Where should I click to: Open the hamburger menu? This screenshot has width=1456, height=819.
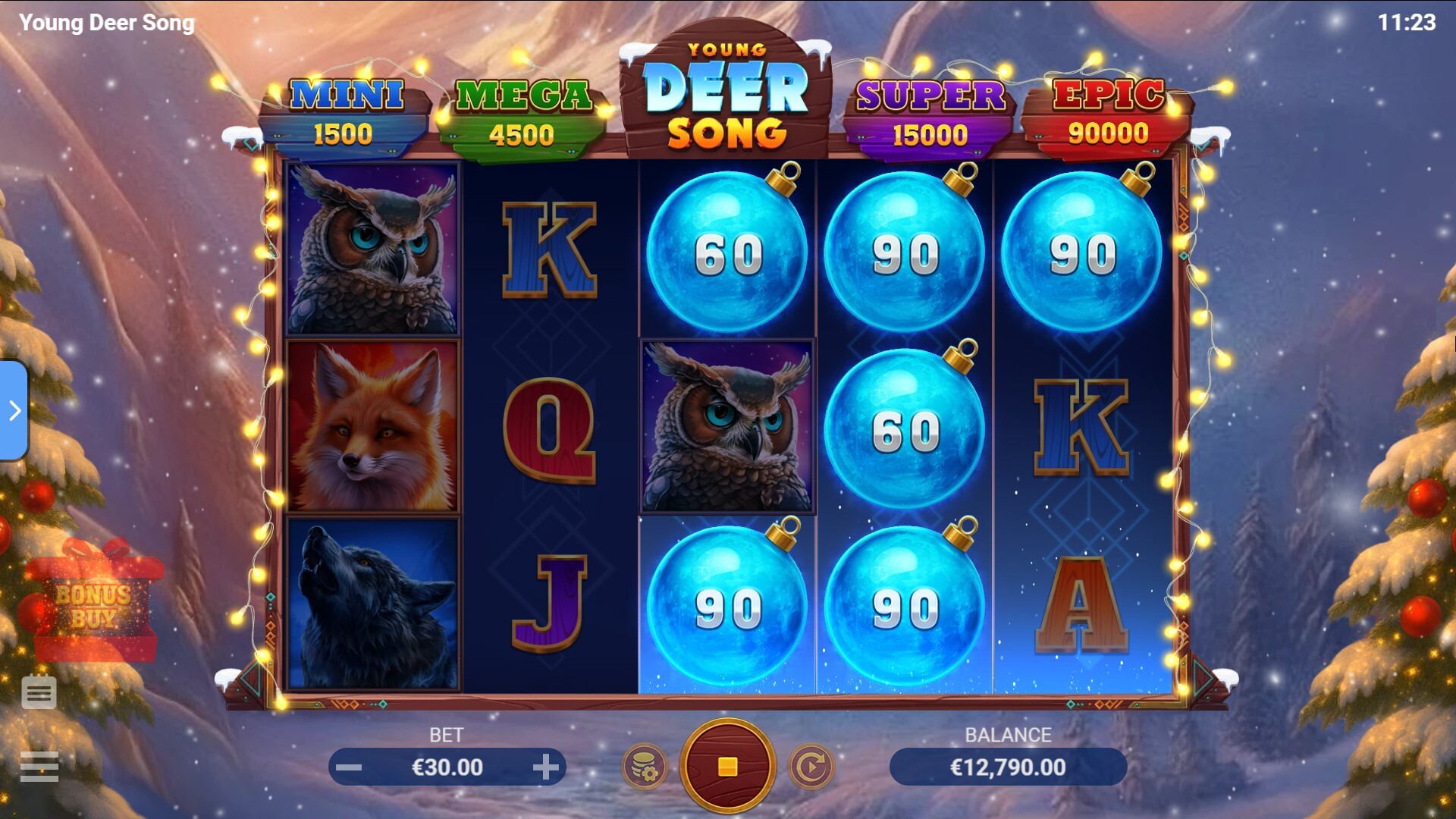click(x=39, y=767)
